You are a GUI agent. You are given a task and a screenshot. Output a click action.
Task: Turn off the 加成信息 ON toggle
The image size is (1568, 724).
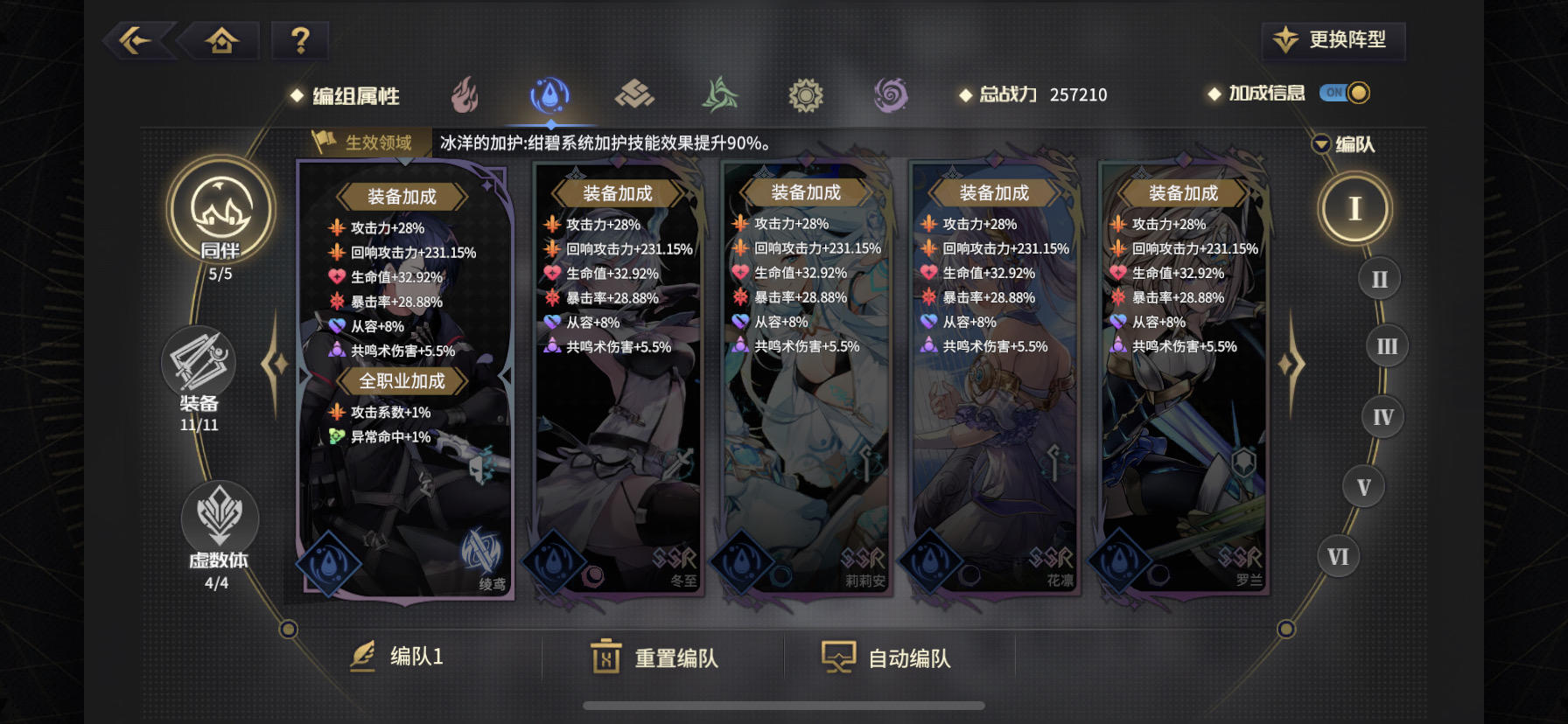(1347, 92)
